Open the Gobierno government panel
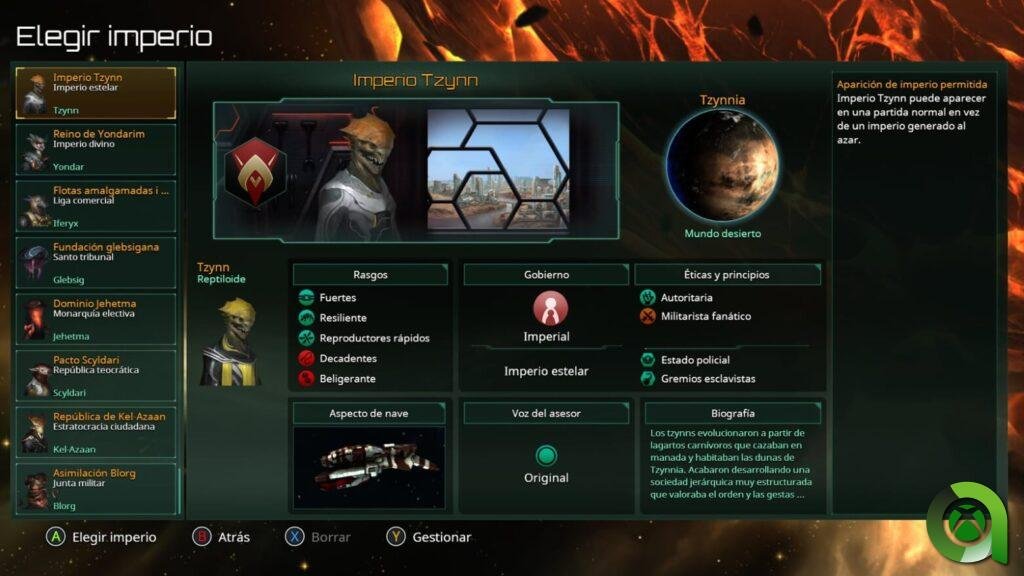Screen dimensions: 1024x576 pos(546,274)
